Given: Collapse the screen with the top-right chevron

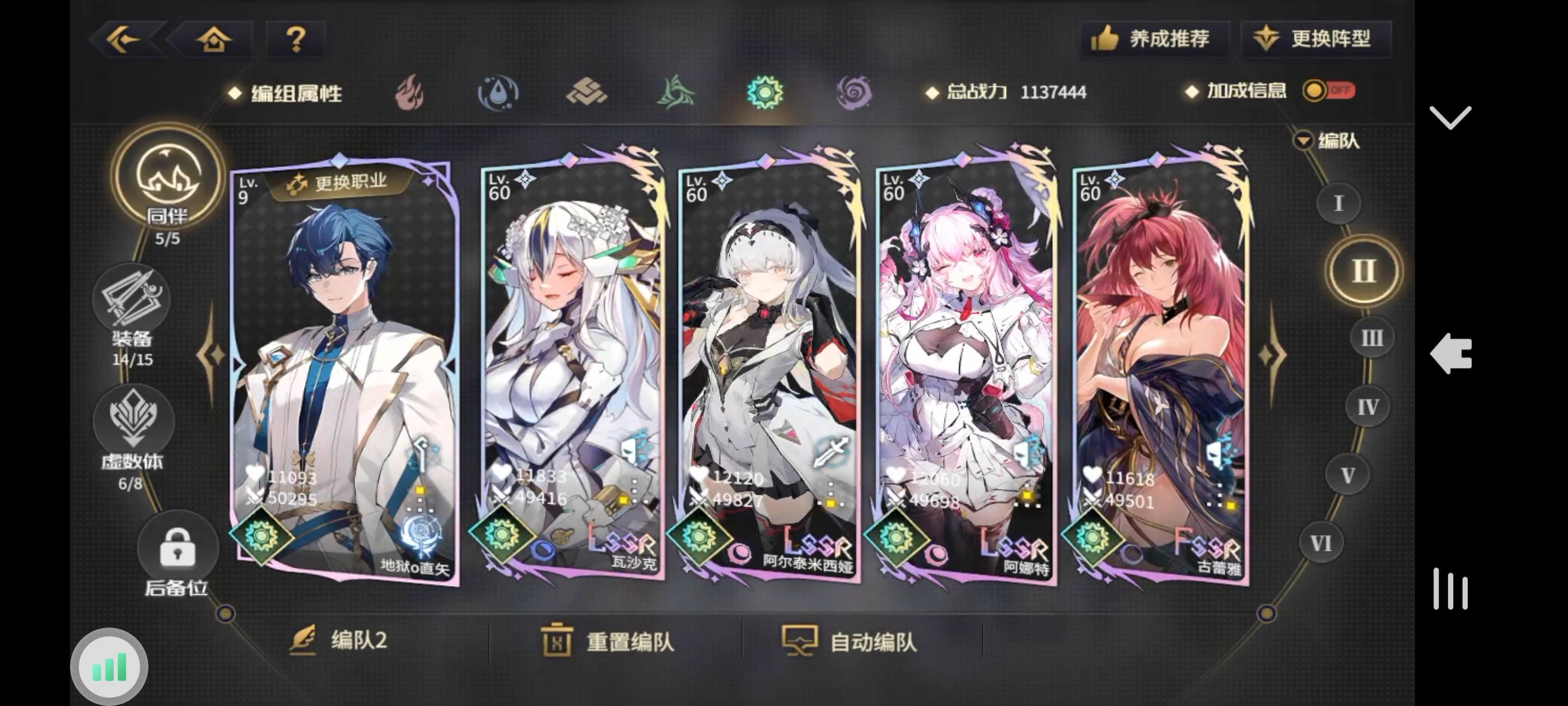Looking at the screenshot, I should click(1451, 116).
